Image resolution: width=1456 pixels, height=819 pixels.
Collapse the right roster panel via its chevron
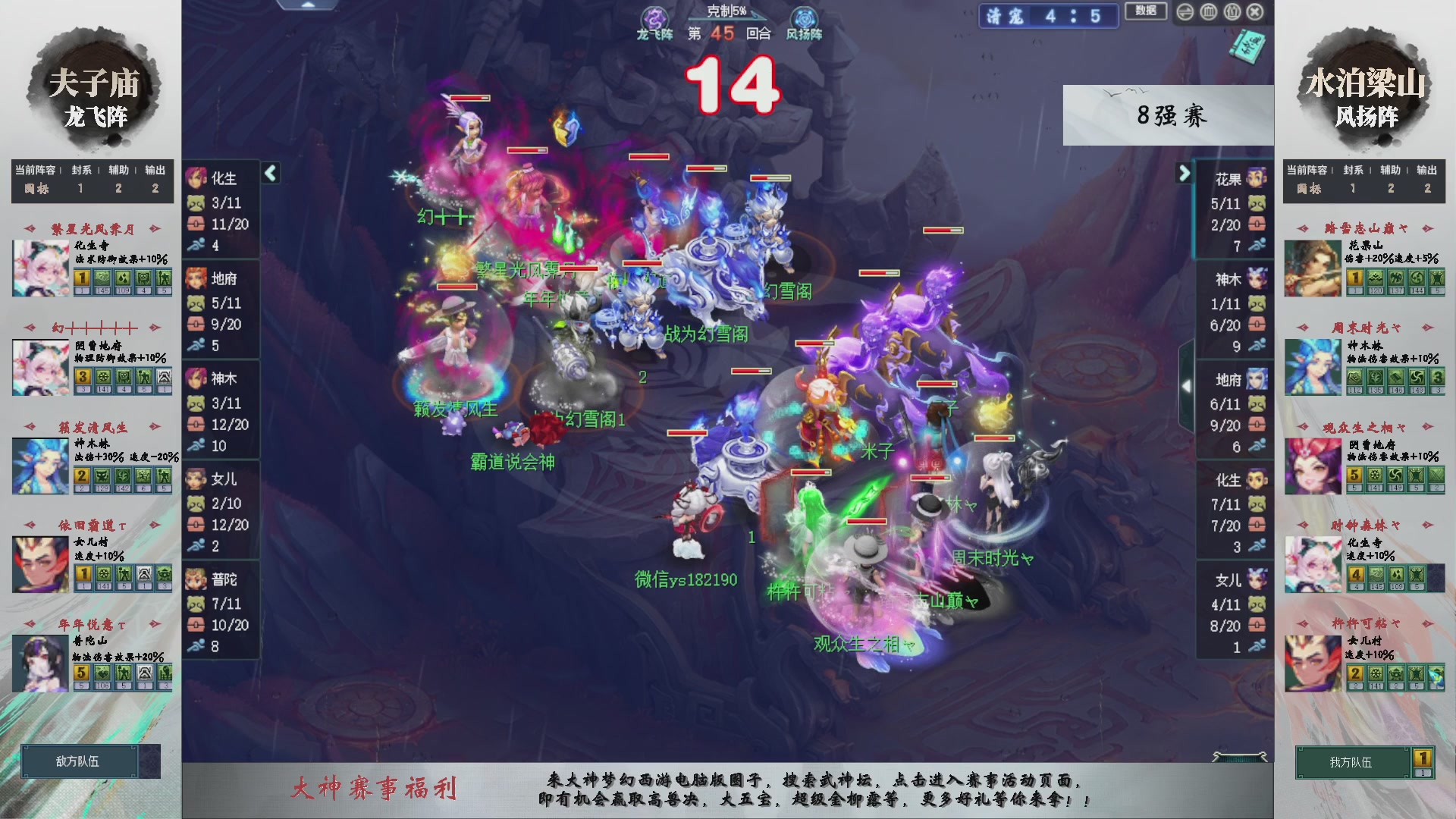pos(1185,173)
